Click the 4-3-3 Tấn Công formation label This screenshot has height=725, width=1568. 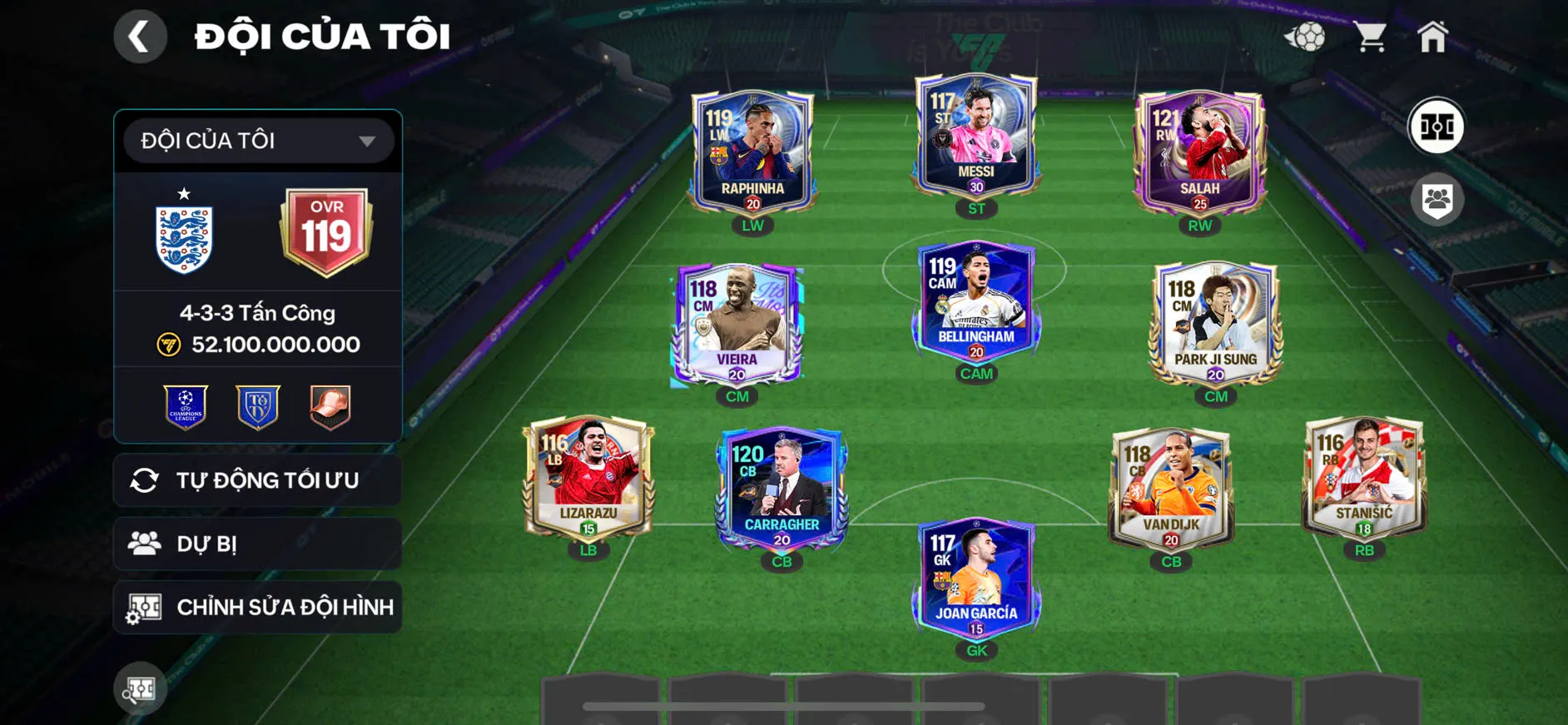(257, 312)
